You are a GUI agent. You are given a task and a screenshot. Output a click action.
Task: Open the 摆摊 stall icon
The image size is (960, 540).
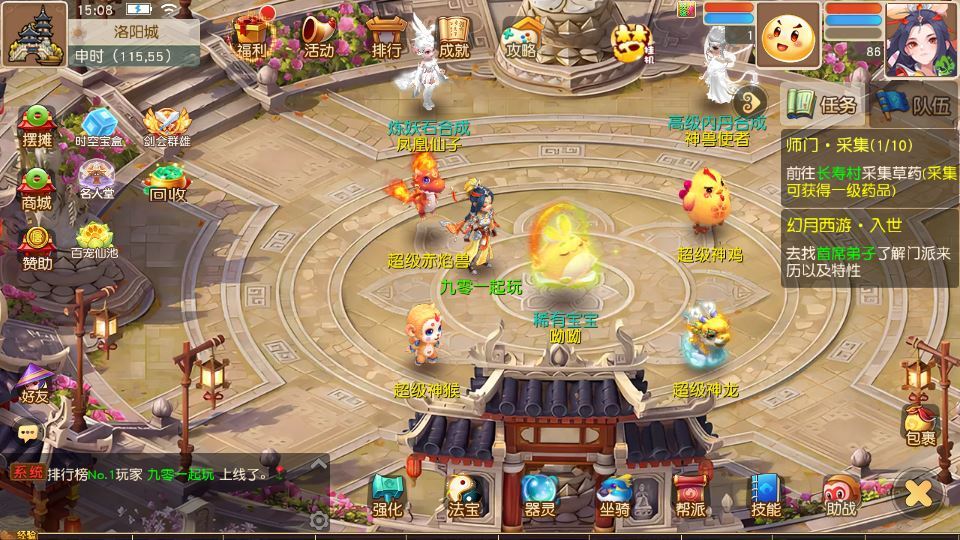pos(37,127)
